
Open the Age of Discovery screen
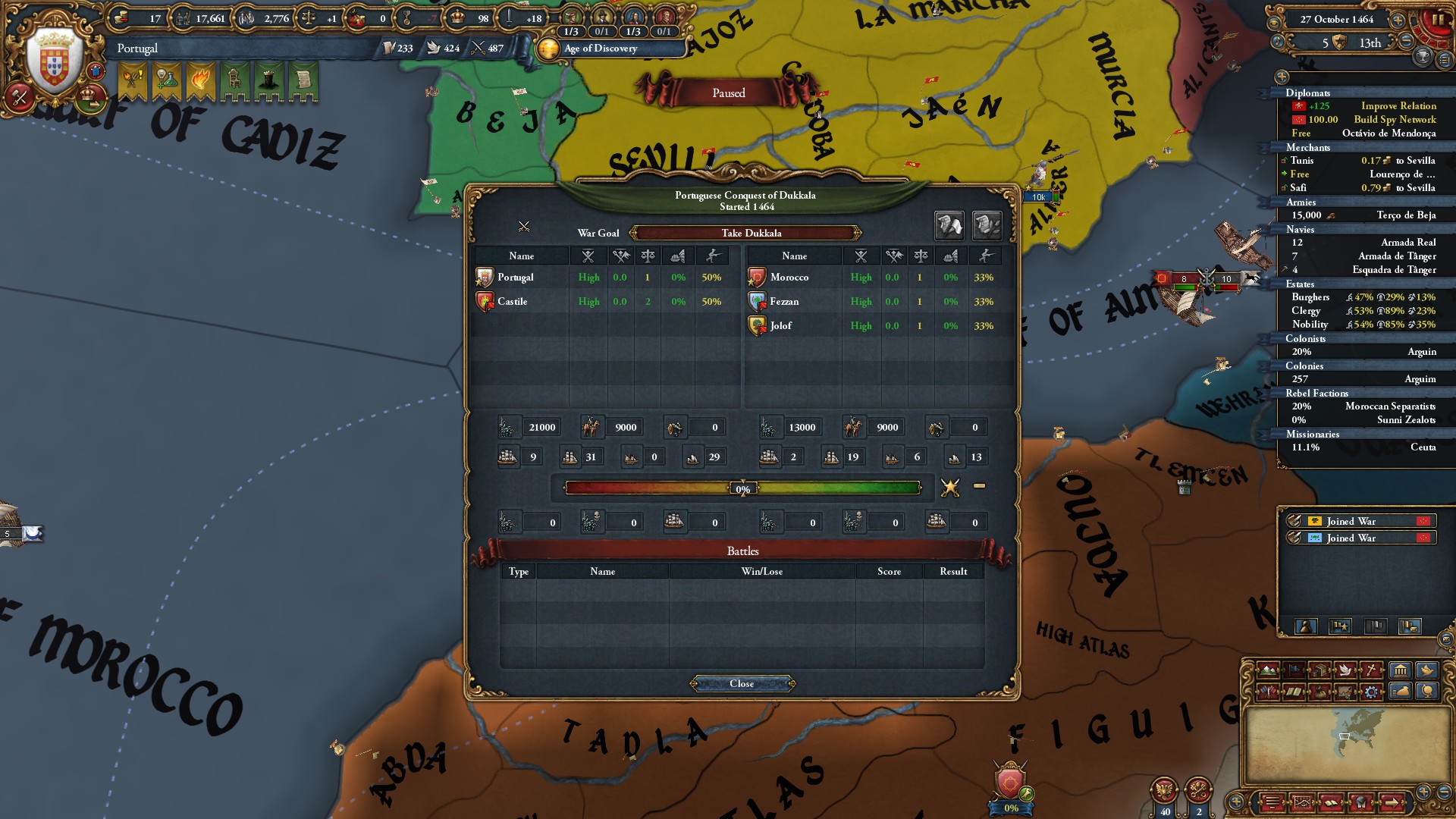coord(599,49)
